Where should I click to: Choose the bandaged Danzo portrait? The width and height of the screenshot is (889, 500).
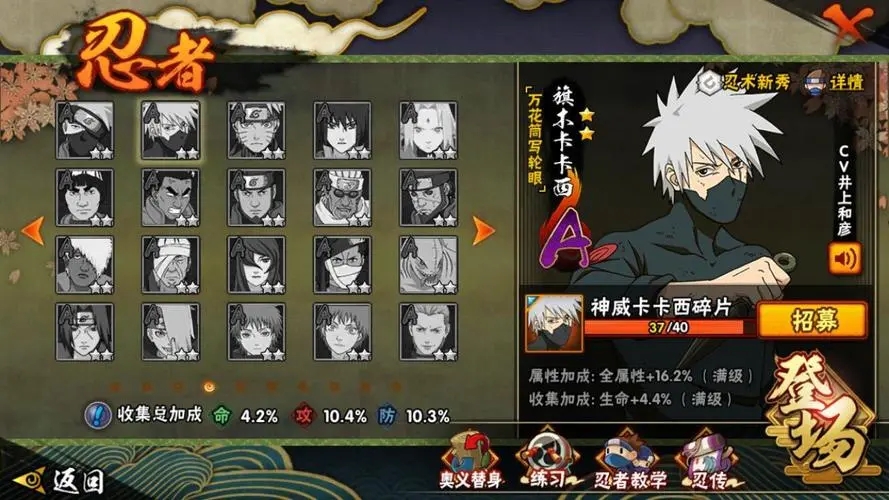click(x=170, y=264)
